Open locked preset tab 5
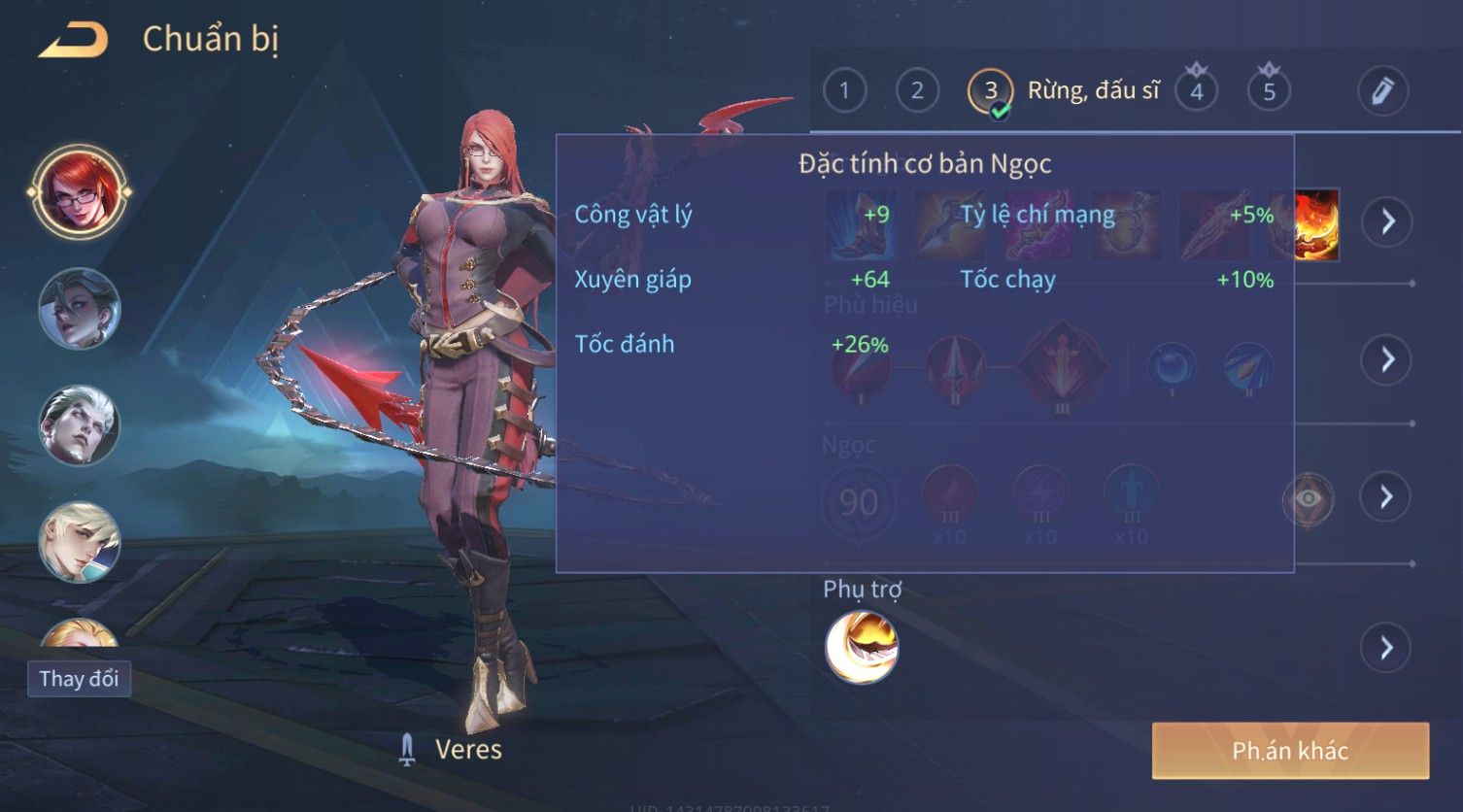Viewport: 1463px width, 812px height. tap(1269, 91)
